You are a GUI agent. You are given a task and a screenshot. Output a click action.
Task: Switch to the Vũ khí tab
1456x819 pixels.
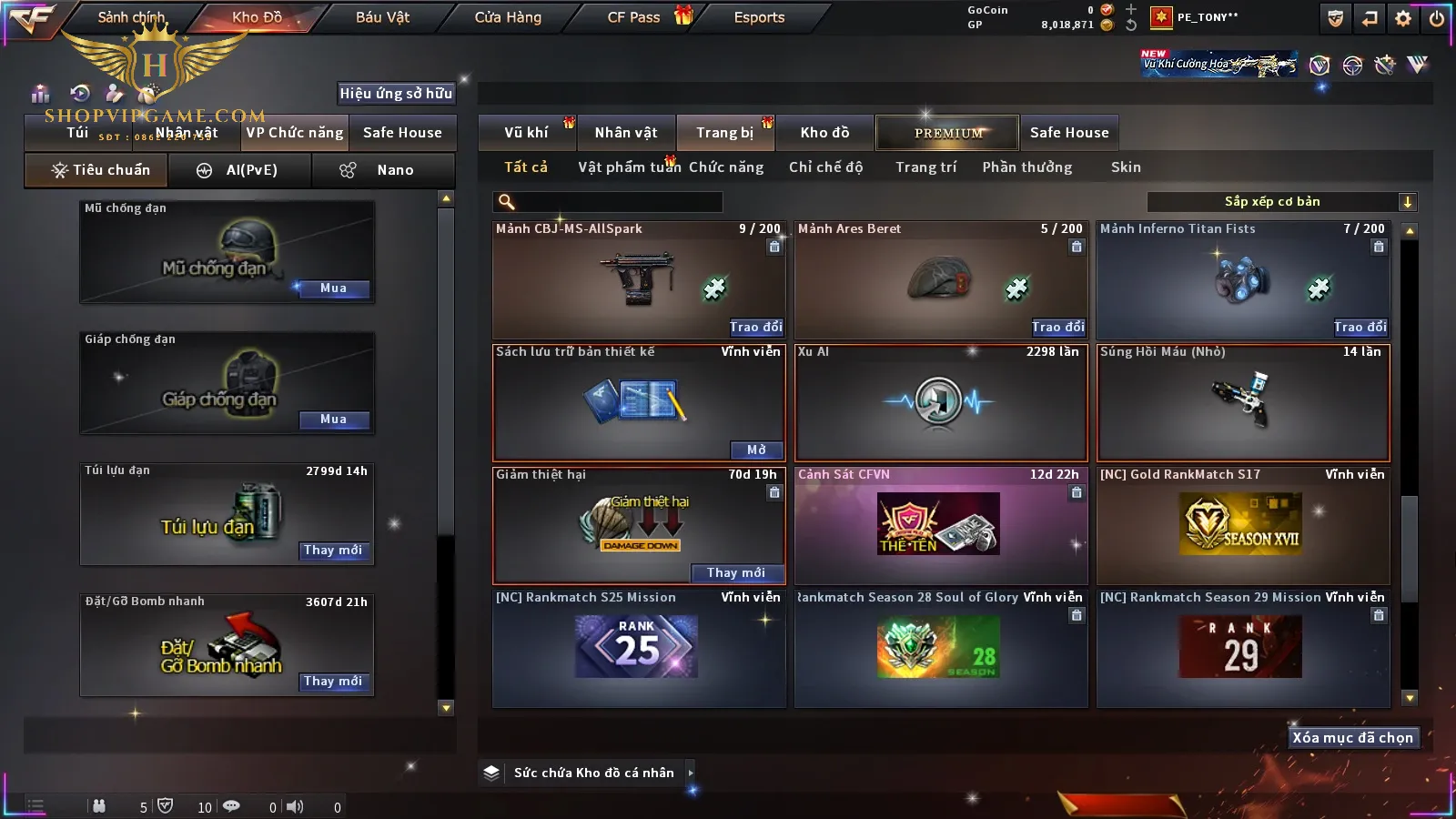click(x=526, y=133)
